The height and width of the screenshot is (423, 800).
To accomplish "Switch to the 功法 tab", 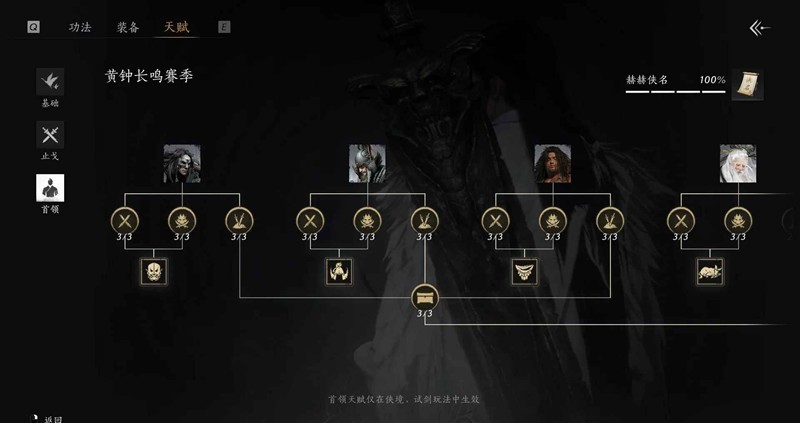I will pos(80,27).
